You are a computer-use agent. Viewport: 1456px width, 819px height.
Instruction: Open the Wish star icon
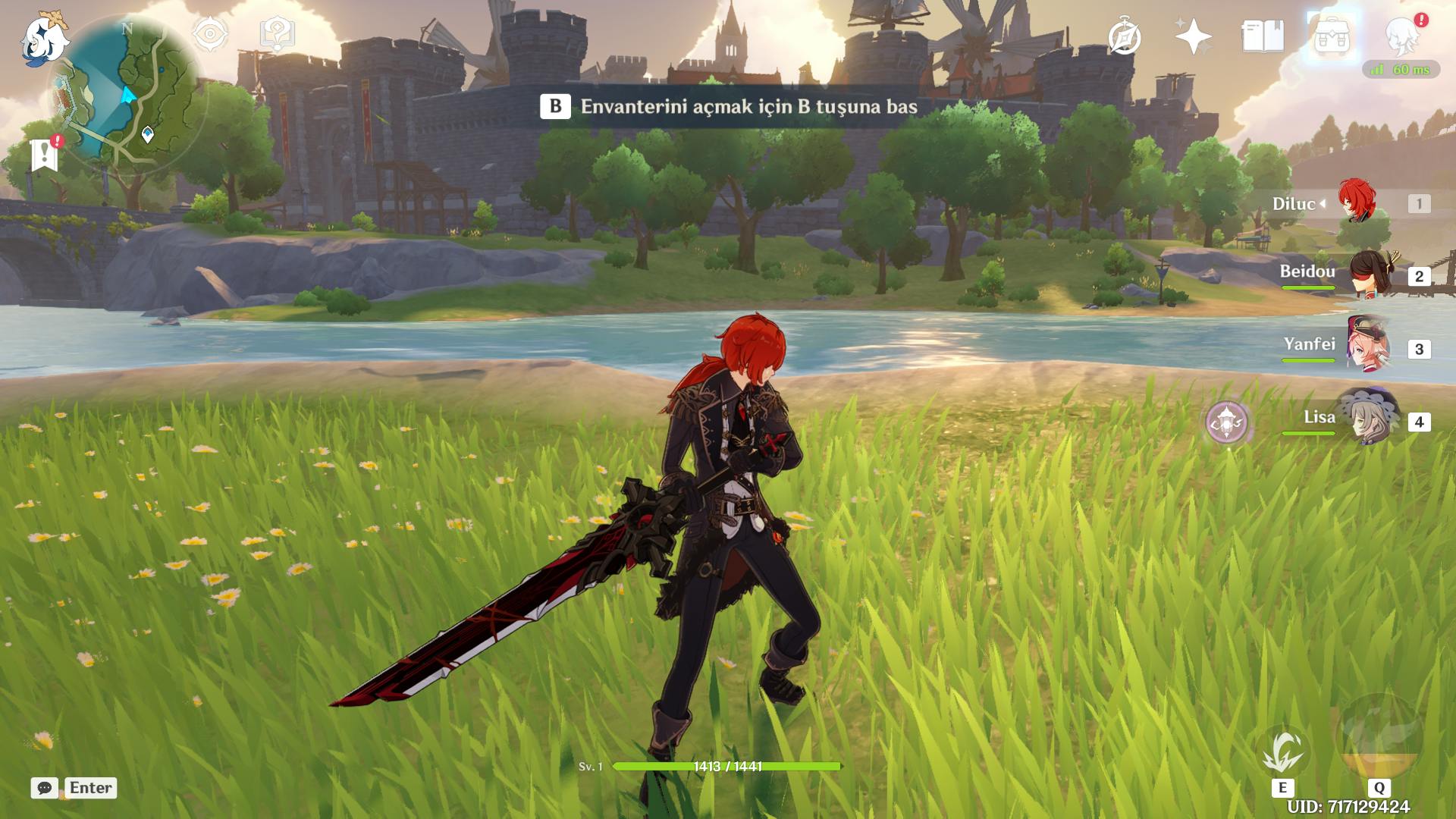[x=1193, y=36]
